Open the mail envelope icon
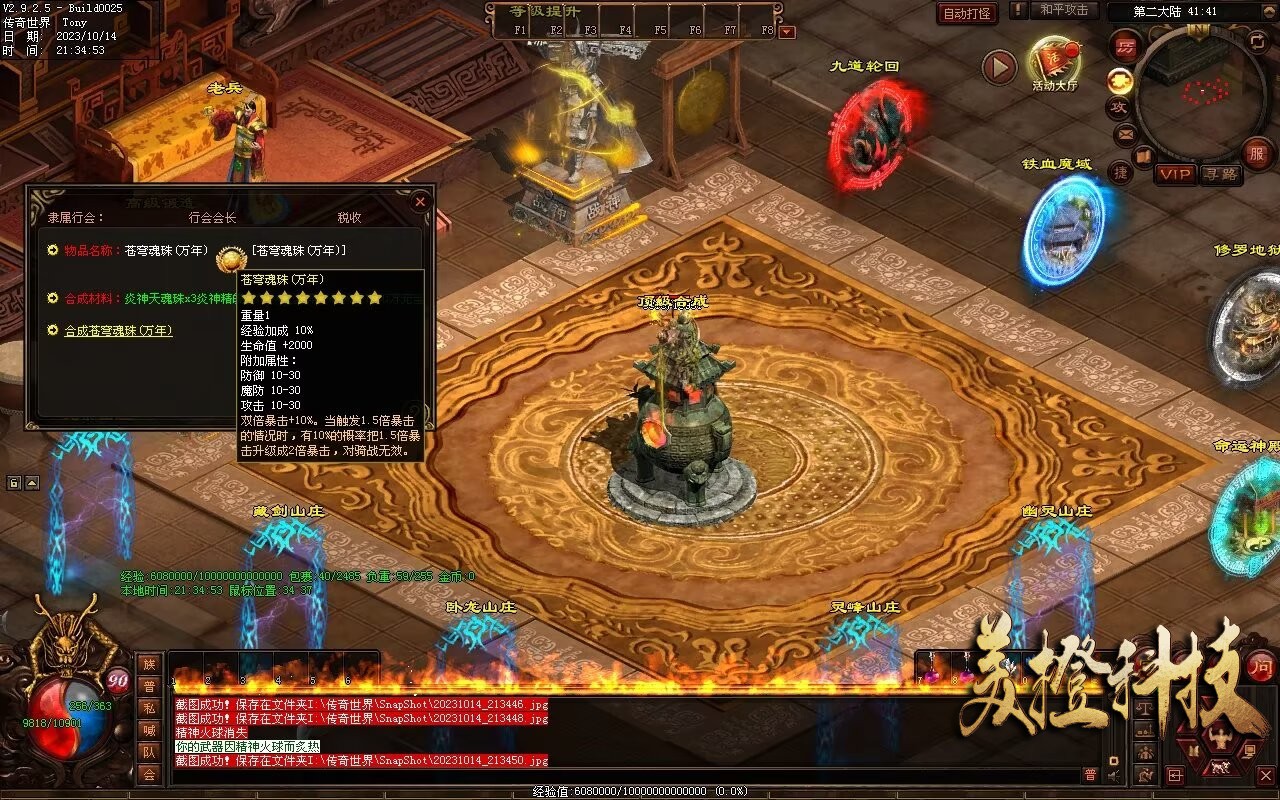Viewport: 1280px width, 800px height. 1126,133
